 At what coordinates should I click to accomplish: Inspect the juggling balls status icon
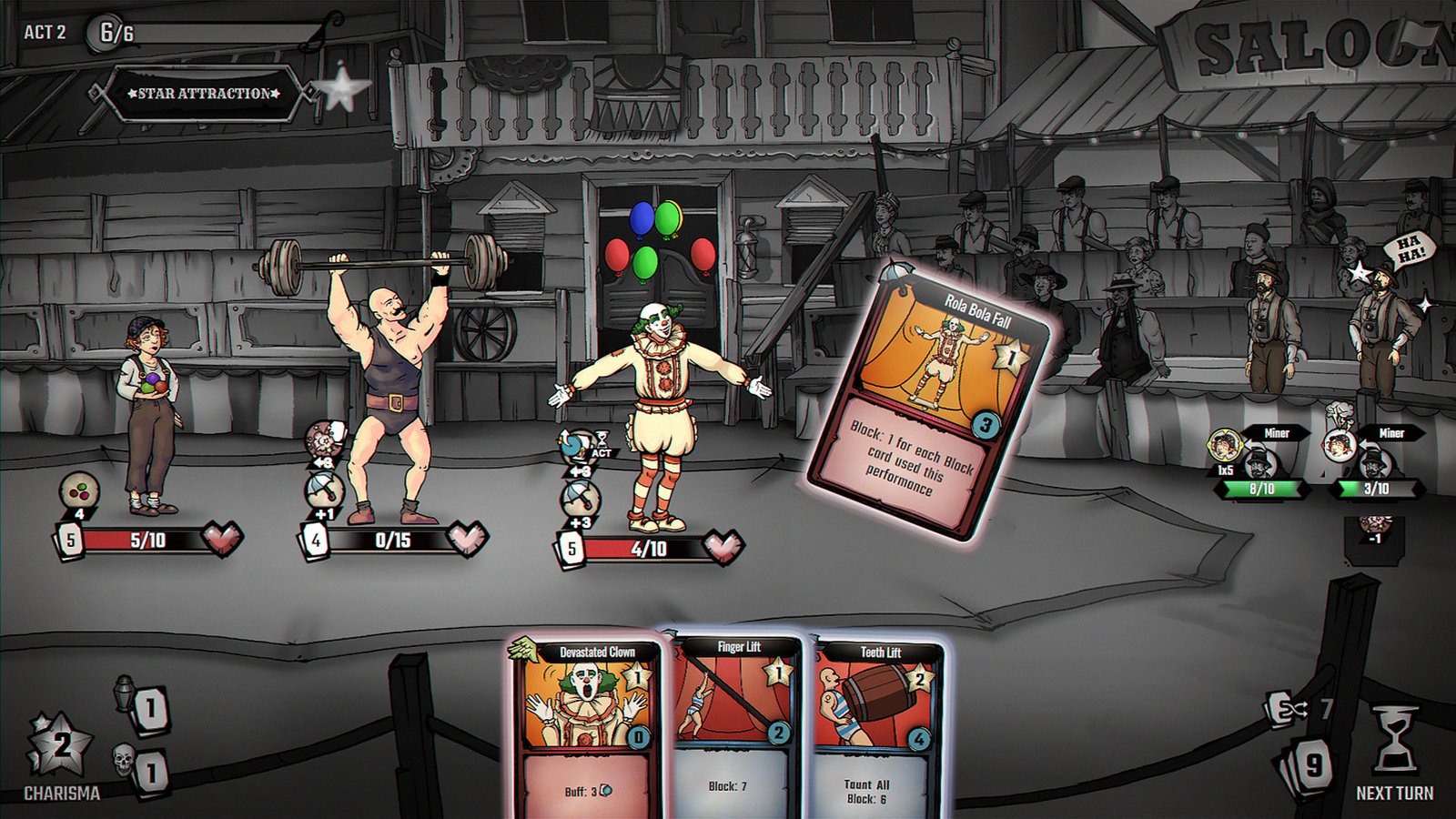click(x=79, y=490)
